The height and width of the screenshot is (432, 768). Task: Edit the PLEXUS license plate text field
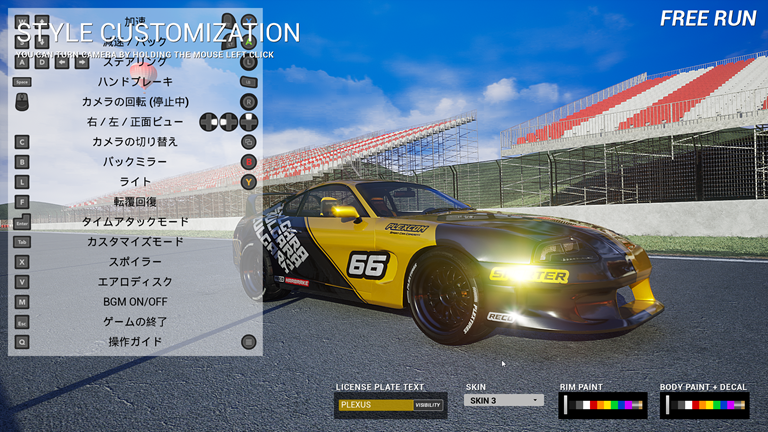click(x=375, y=405)
